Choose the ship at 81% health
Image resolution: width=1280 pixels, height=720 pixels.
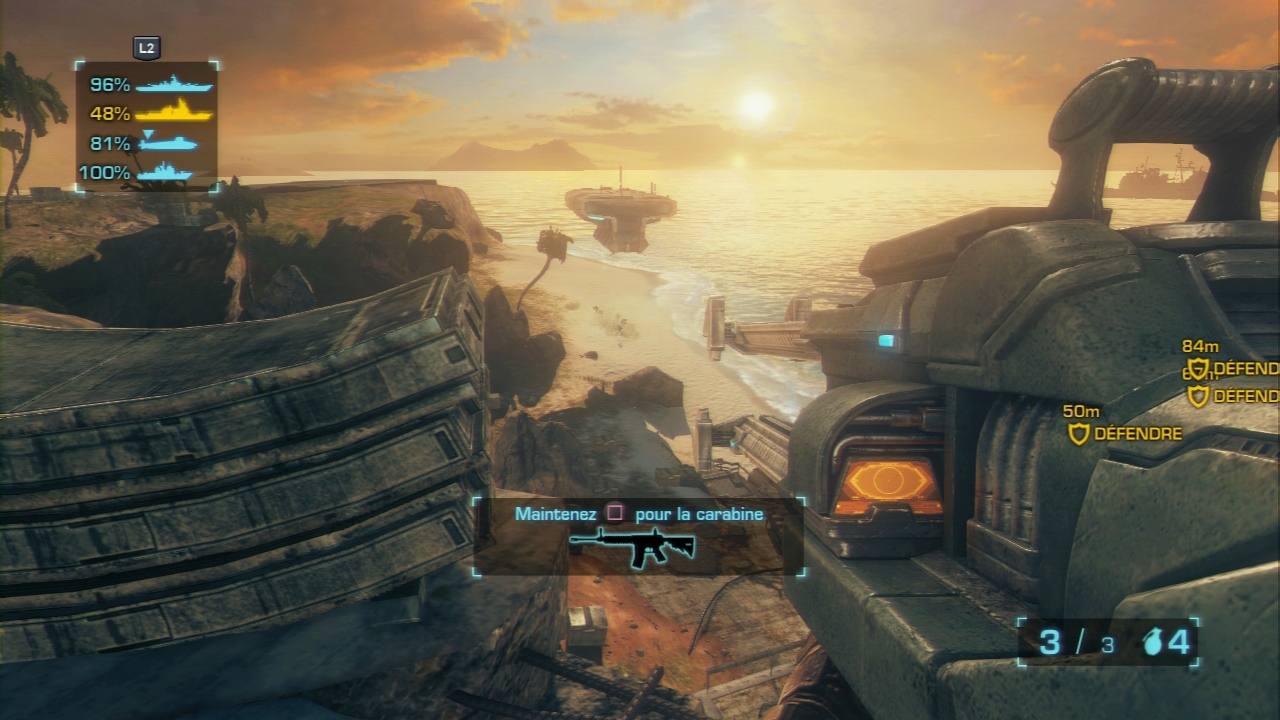[168, 143]
